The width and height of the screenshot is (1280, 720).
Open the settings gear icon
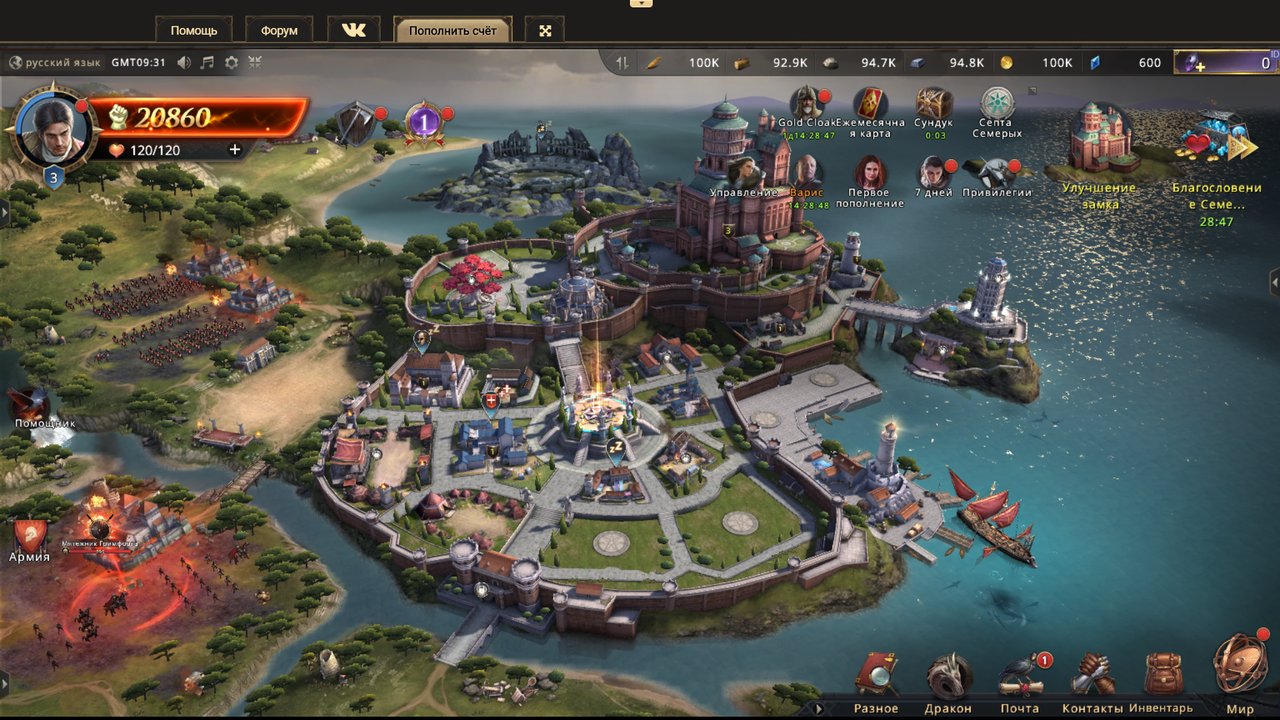231,62
